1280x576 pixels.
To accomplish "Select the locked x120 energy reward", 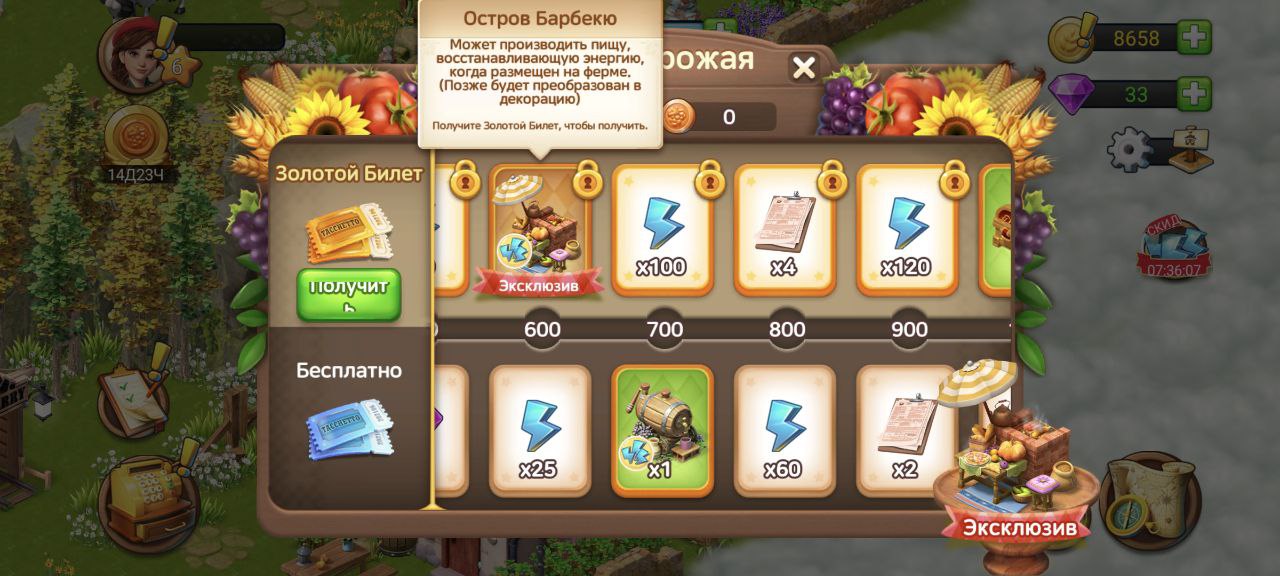I will pos(907,231).
